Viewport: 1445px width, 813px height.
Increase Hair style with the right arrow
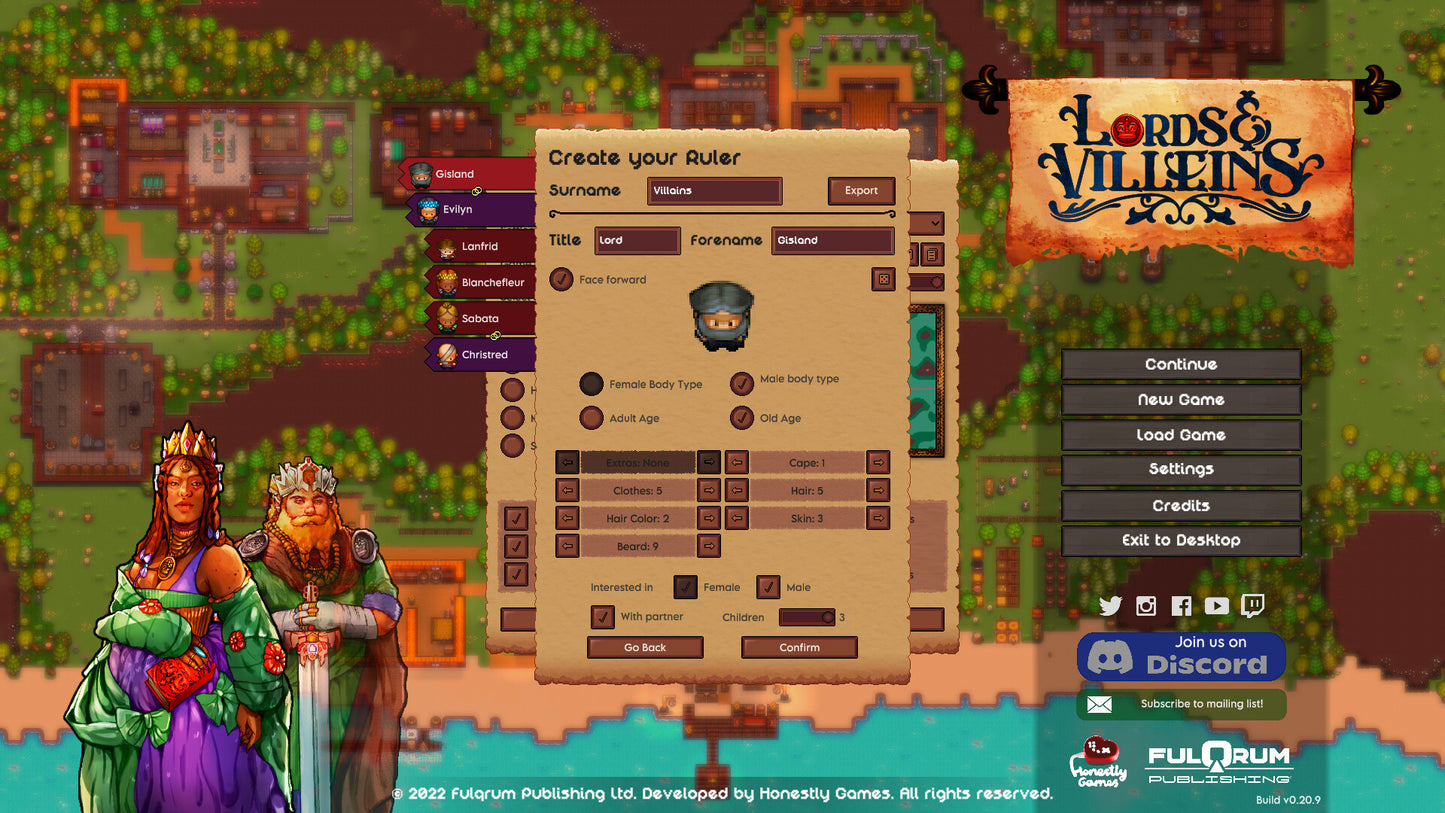tap(878, 490)
